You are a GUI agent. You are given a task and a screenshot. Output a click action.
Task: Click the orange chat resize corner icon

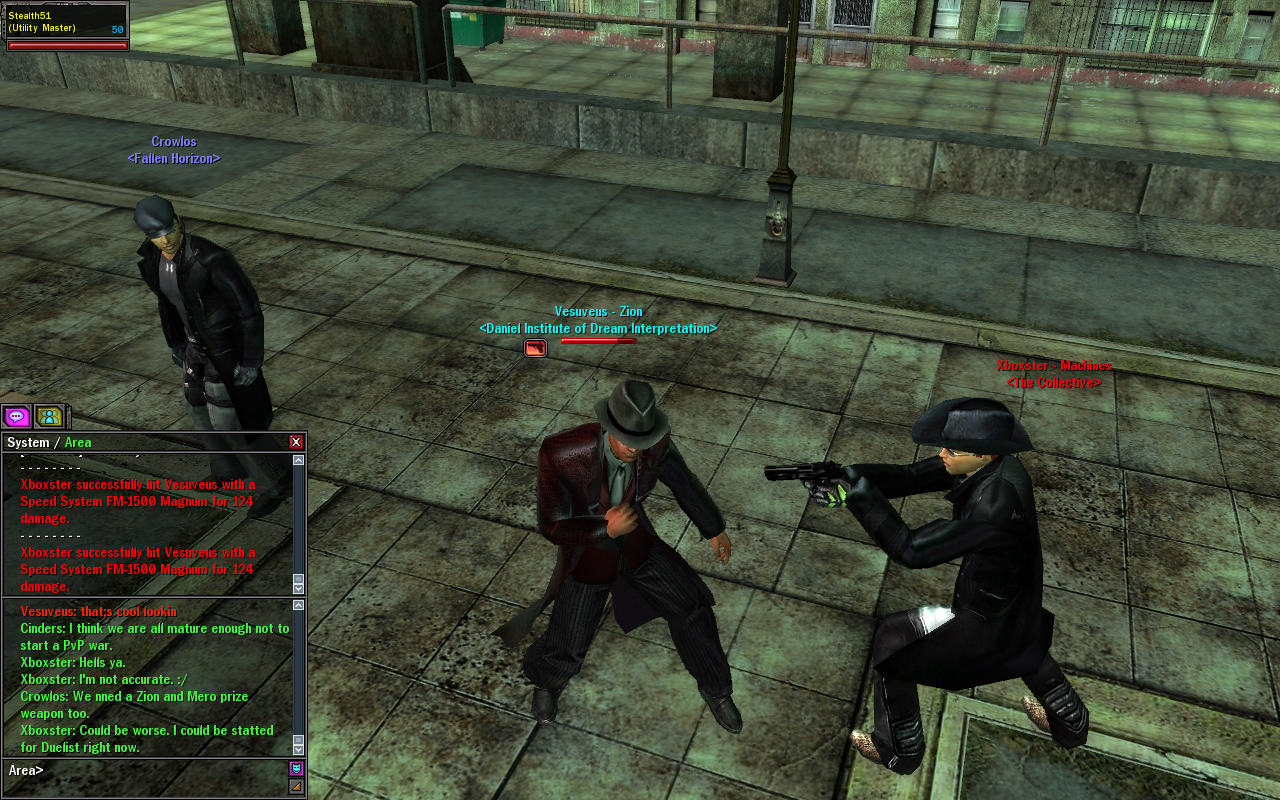[x=296, y=786]
